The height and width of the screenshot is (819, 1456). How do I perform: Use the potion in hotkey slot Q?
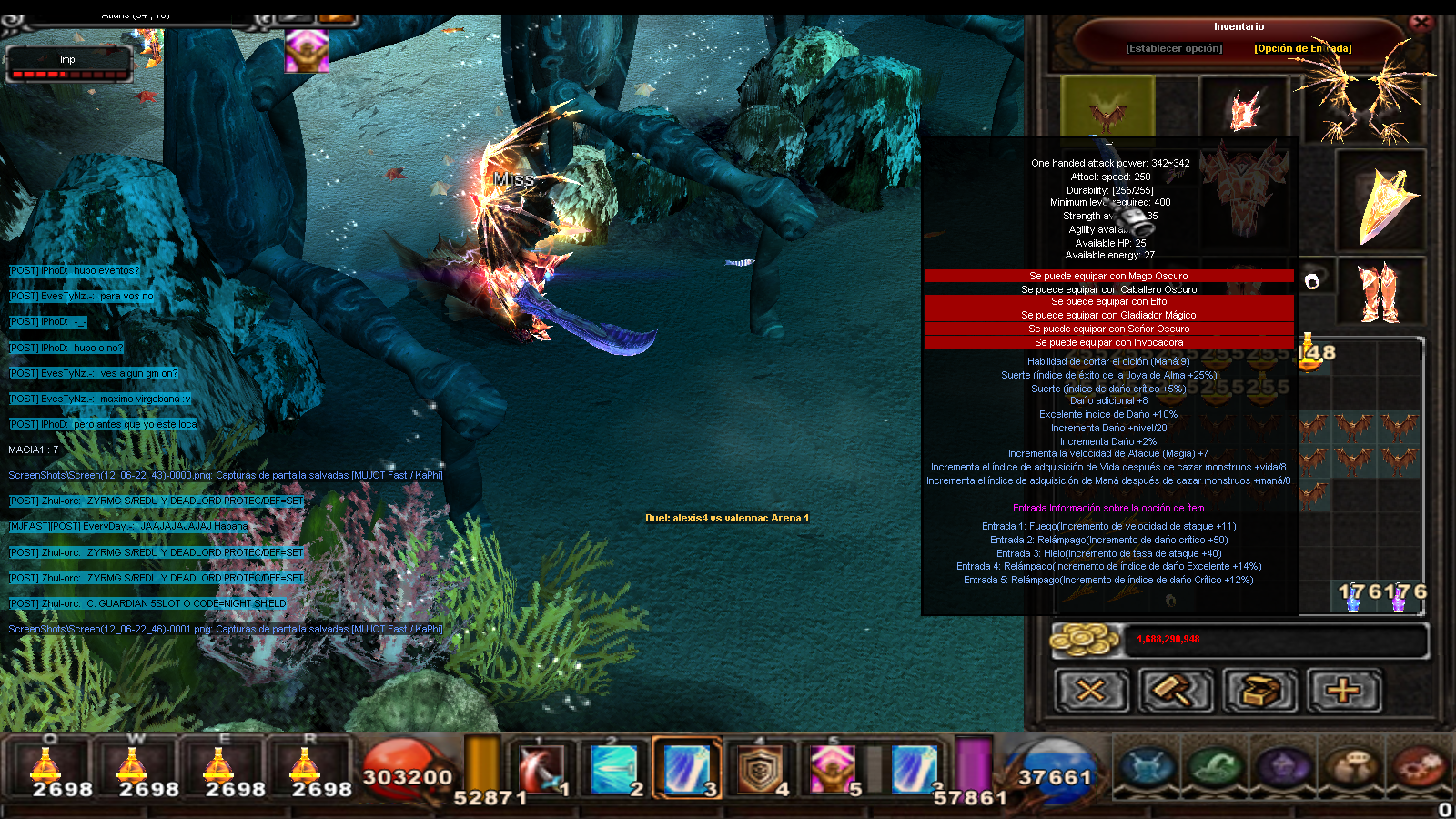[47, 769]
